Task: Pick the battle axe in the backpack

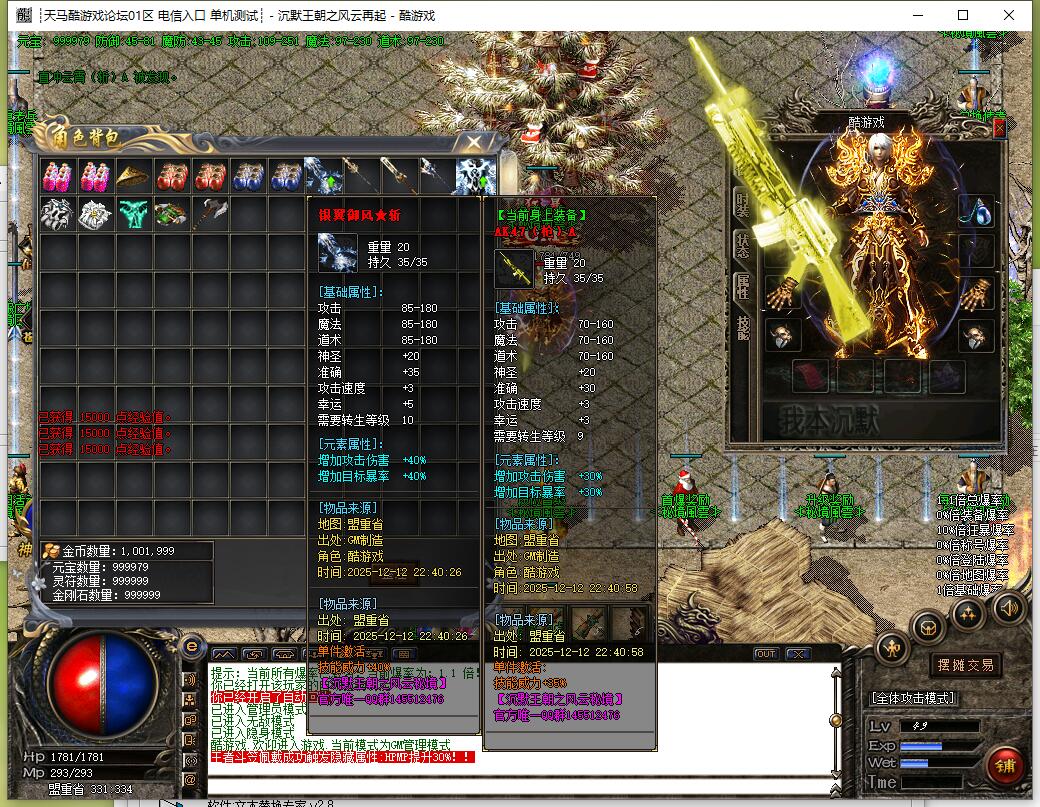Action: (x=209, y=214)
